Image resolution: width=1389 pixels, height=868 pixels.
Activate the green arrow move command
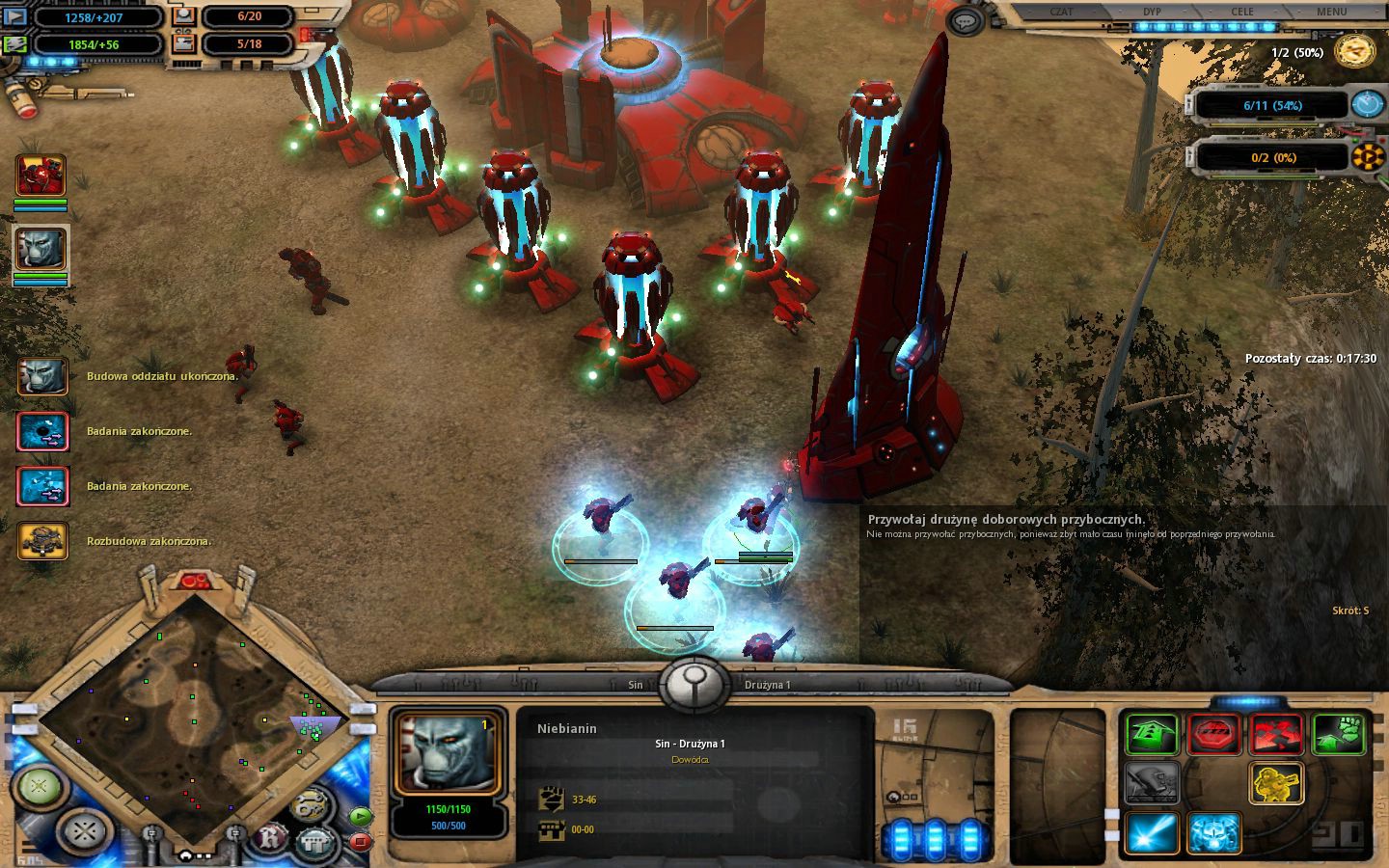pyautogui.click(x=1152, y=735)
